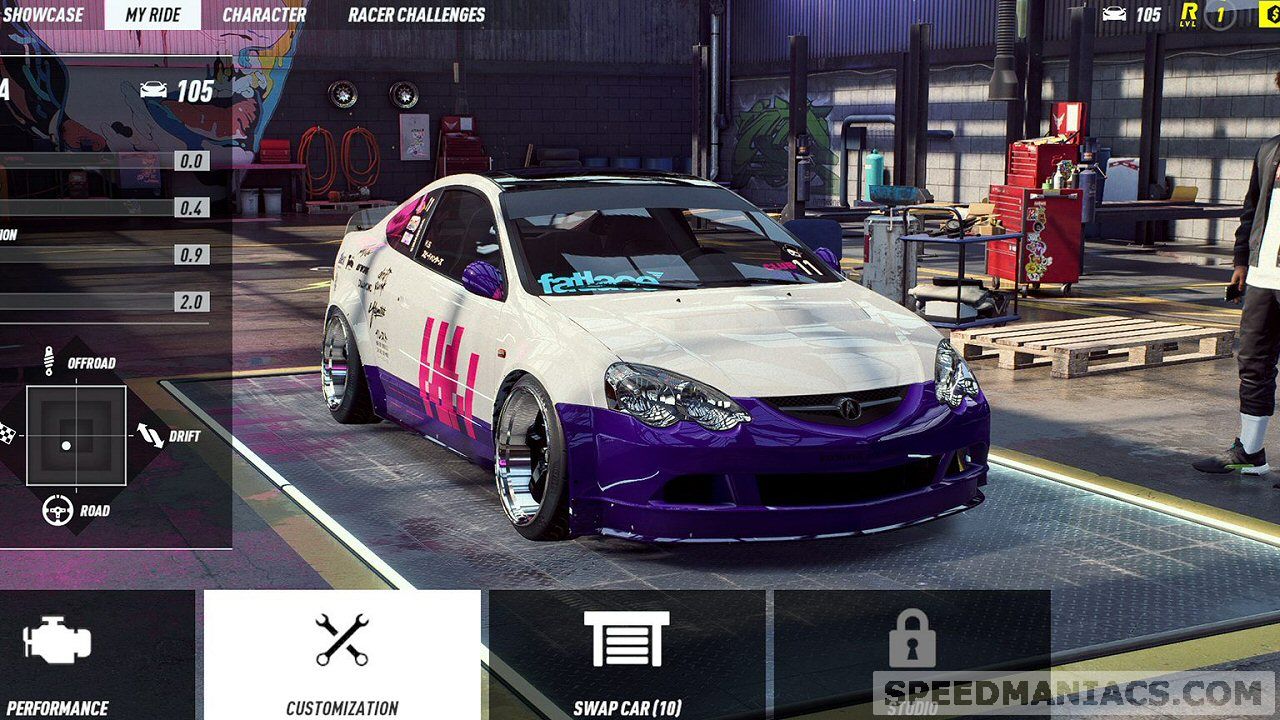Screen dimensions: 1280x720
Task: Open the Swap Car garage tile
Action: coord(627,655)
